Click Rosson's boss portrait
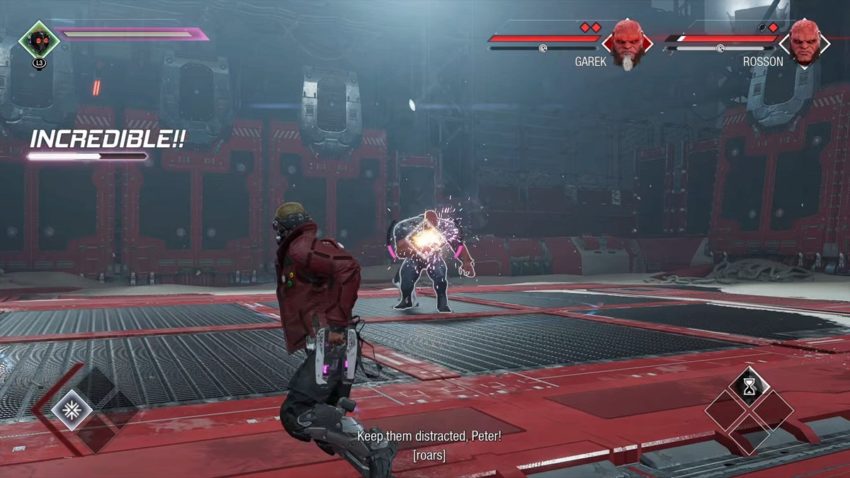The width and height of the screenshot is (850, 478). point(804,40)
